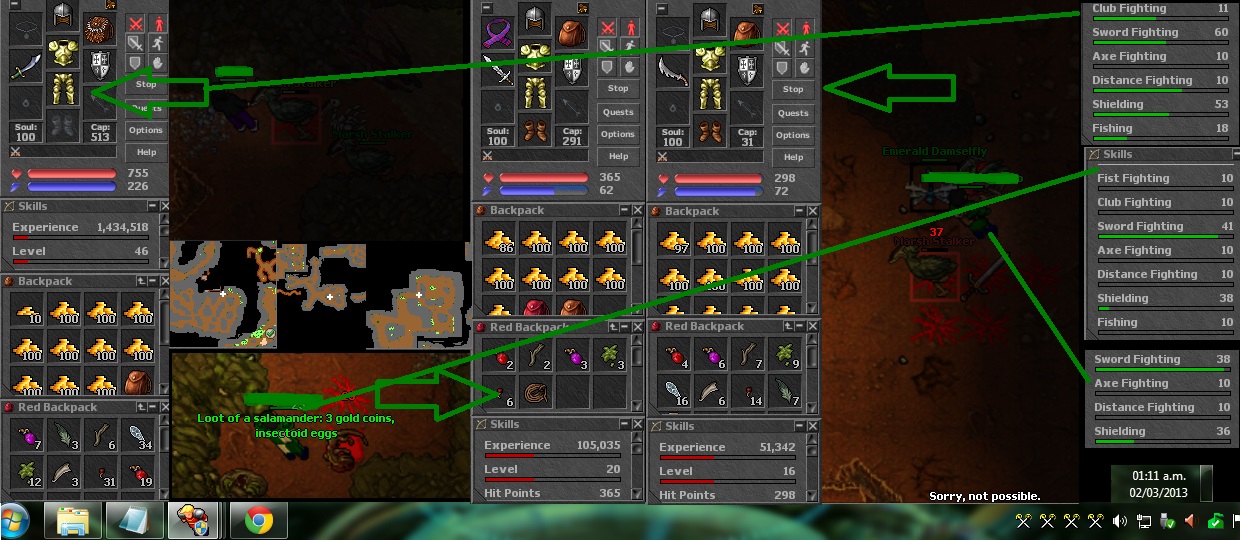Image resolution: width=1240 pixels, height=540 pixels.
Task: Open Options beside the Cap 513 inventory
Action: coord(146,130)
